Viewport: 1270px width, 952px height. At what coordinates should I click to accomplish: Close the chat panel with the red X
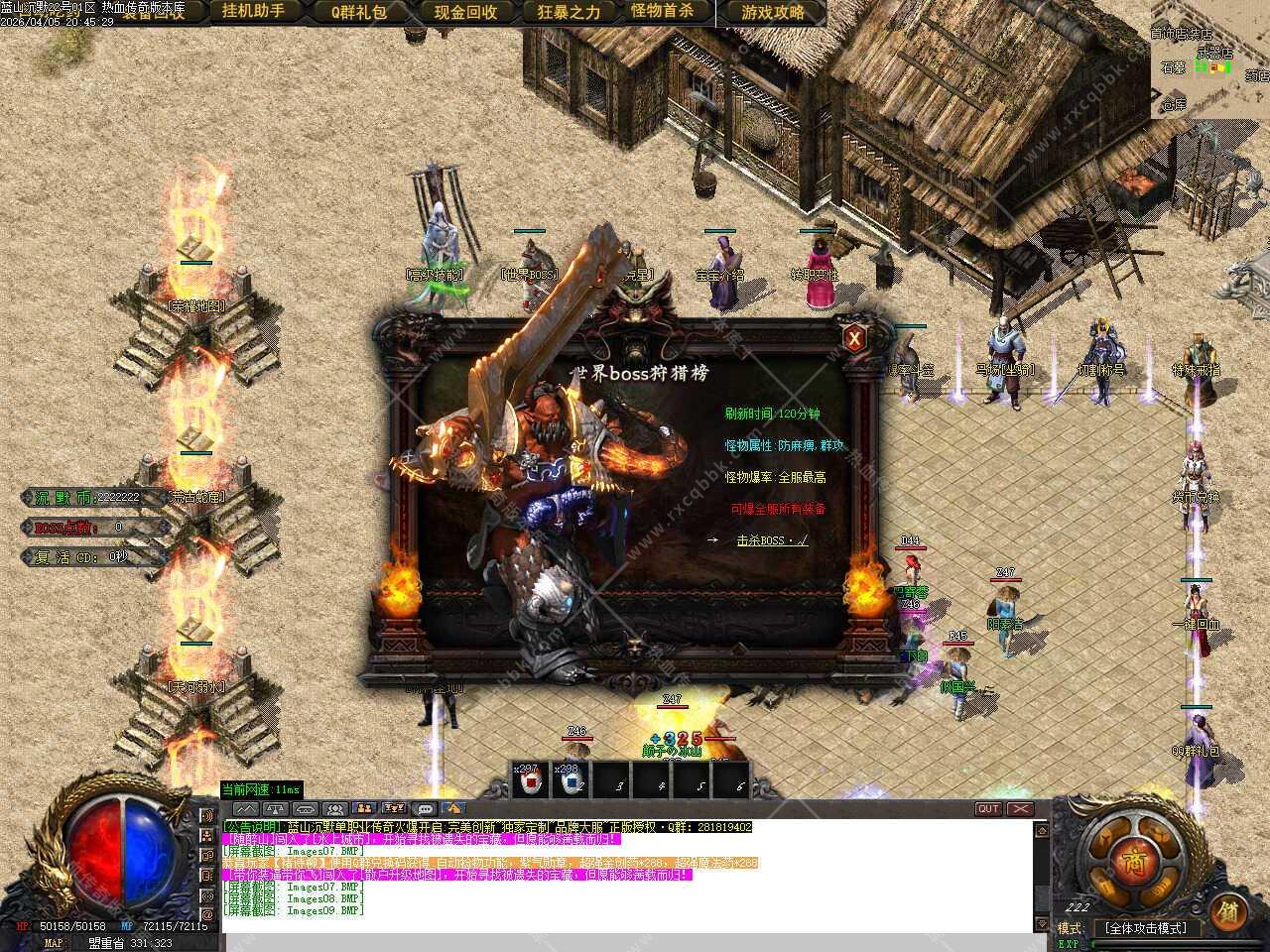[1020, 808]
